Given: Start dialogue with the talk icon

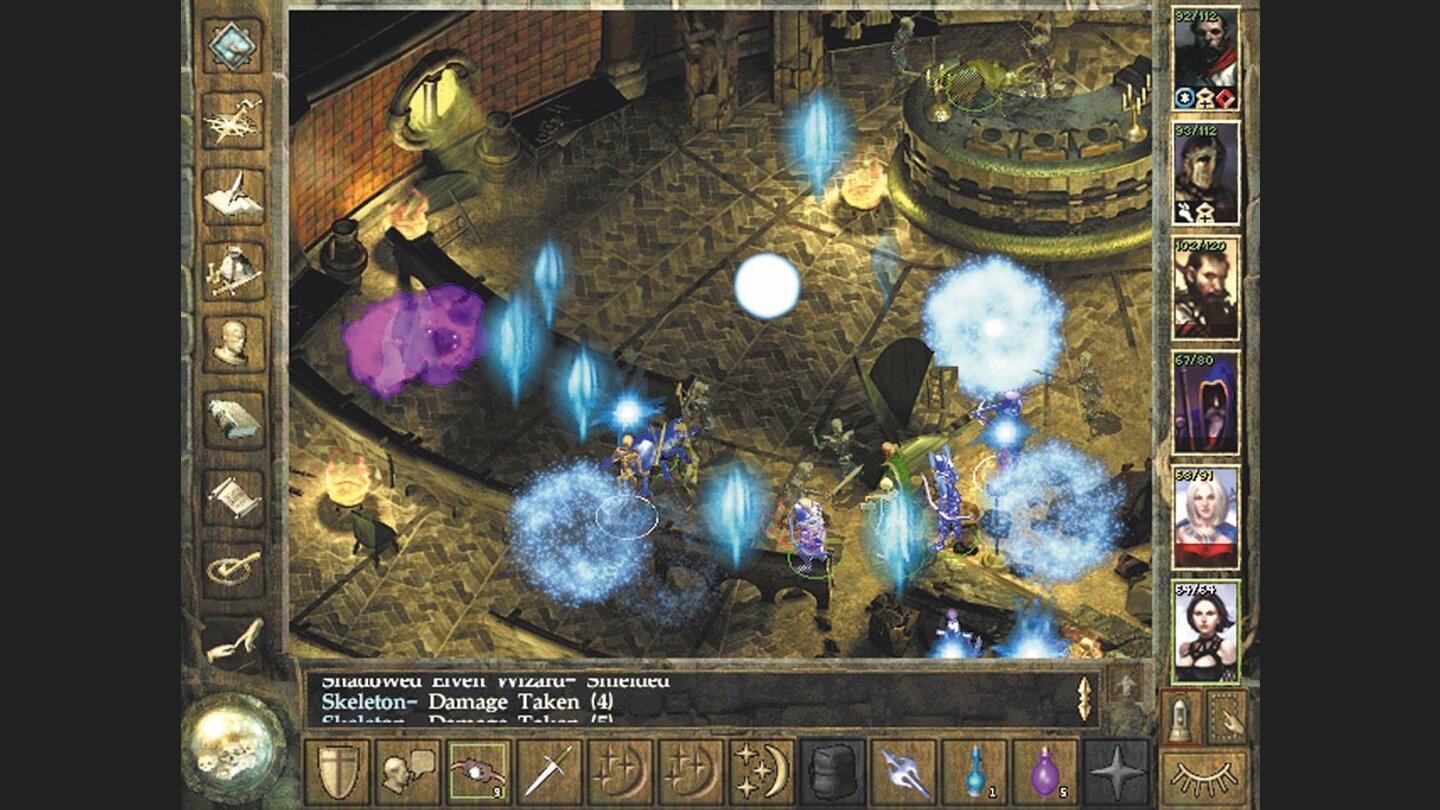Looking at the screenshot, I should coord(410,770).
